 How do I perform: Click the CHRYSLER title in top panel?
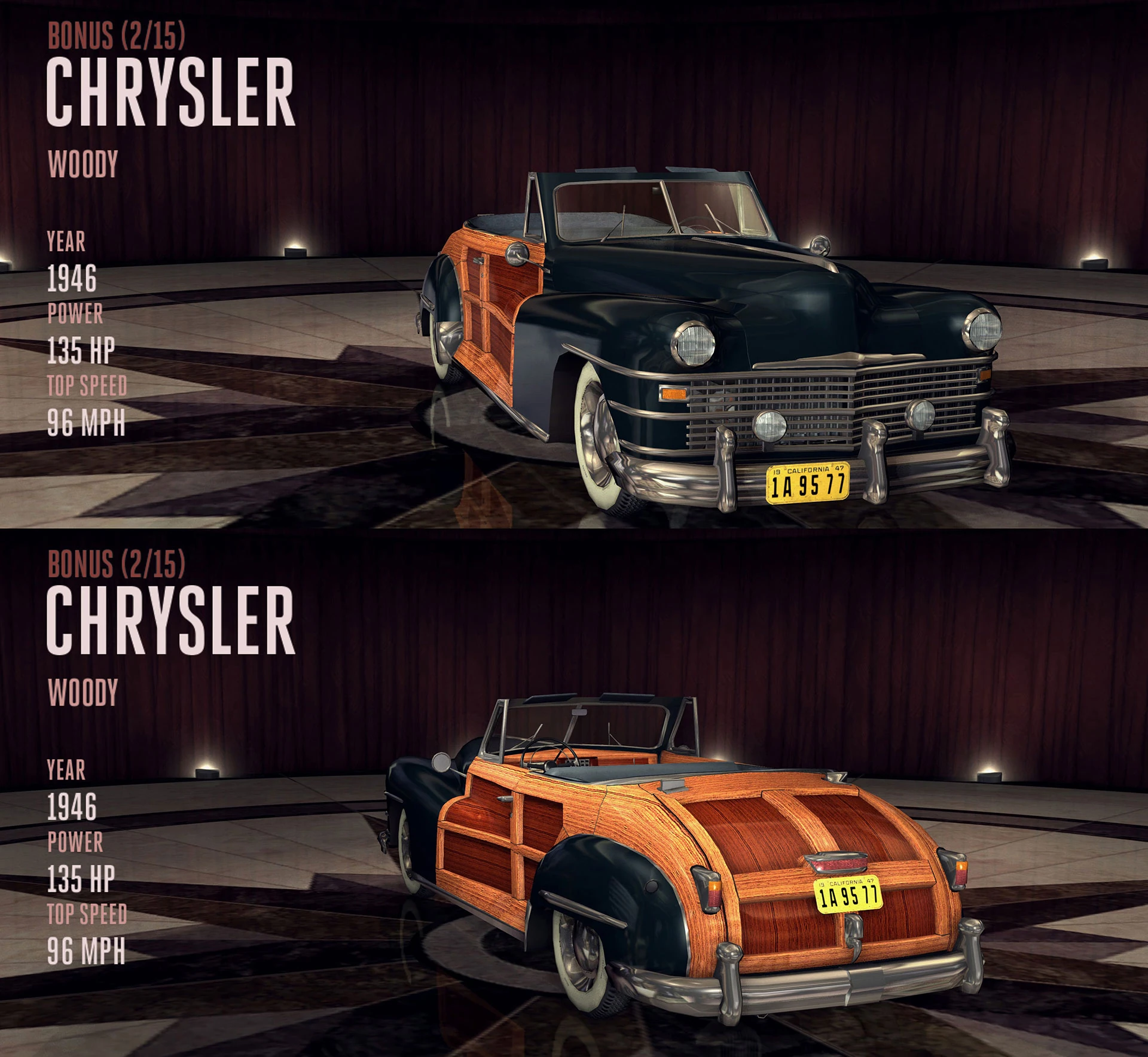click(173, 90)
